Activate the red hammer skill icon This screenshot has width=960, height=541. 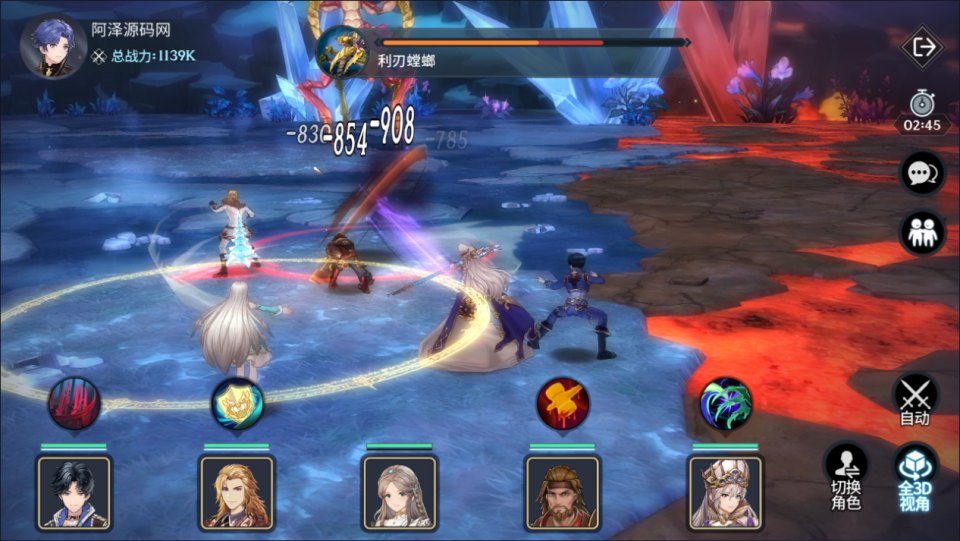coord(562,402)
